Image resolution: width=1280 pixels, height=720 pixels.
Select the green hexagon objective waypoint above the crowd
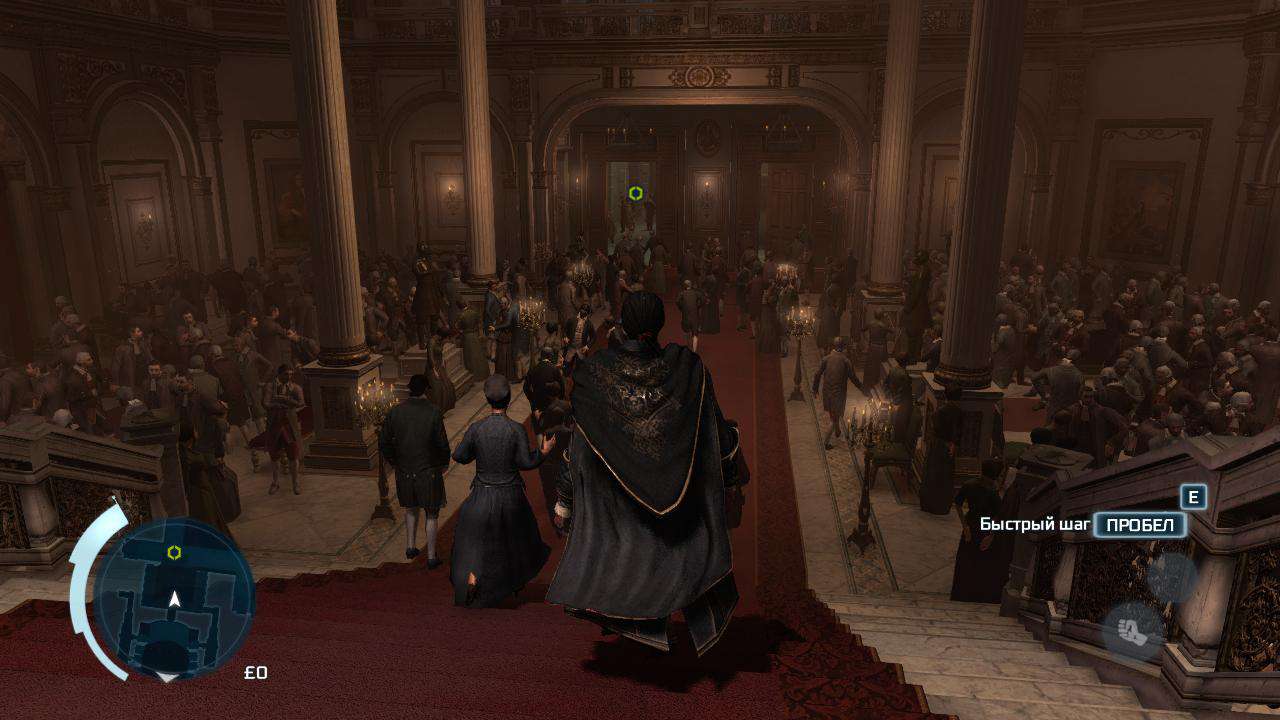[636, 193]
